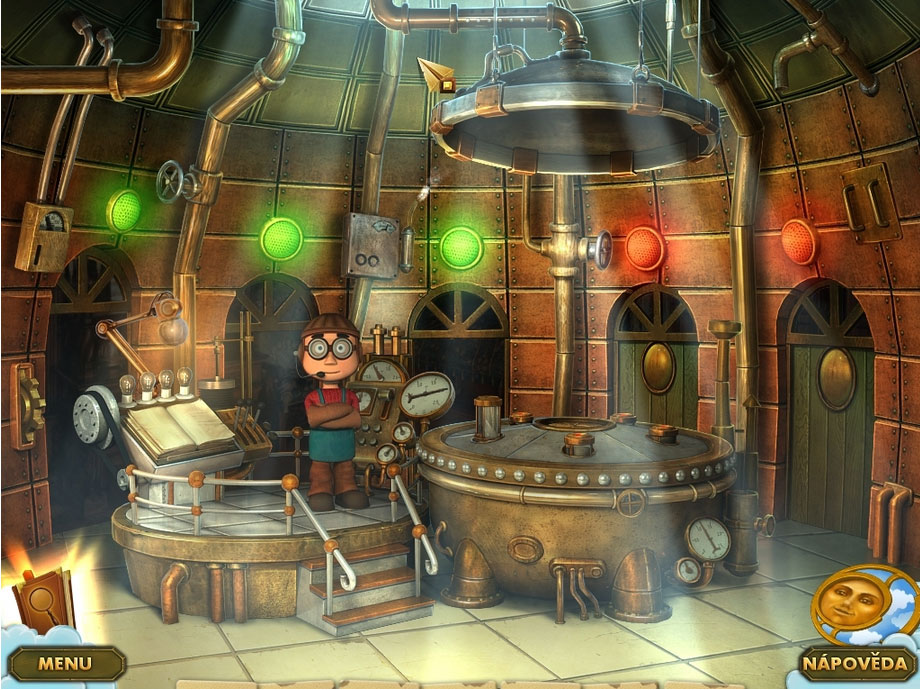
Task: Click the NÁPOVĚDA hint button
Action: (855, 662)
